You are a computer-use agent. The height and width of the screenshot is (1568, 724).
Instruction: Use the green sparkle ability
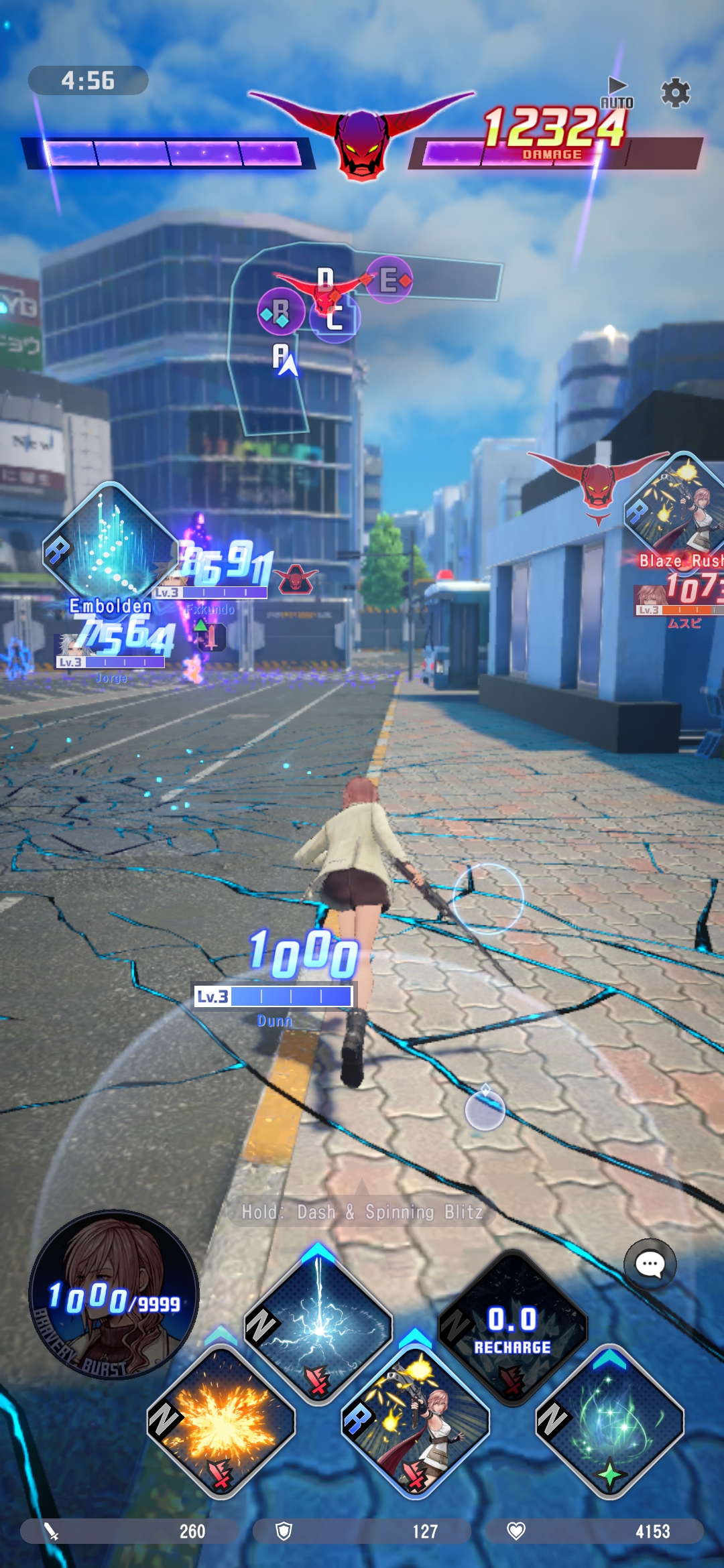pyautogui.click(x=609, y=1421)
